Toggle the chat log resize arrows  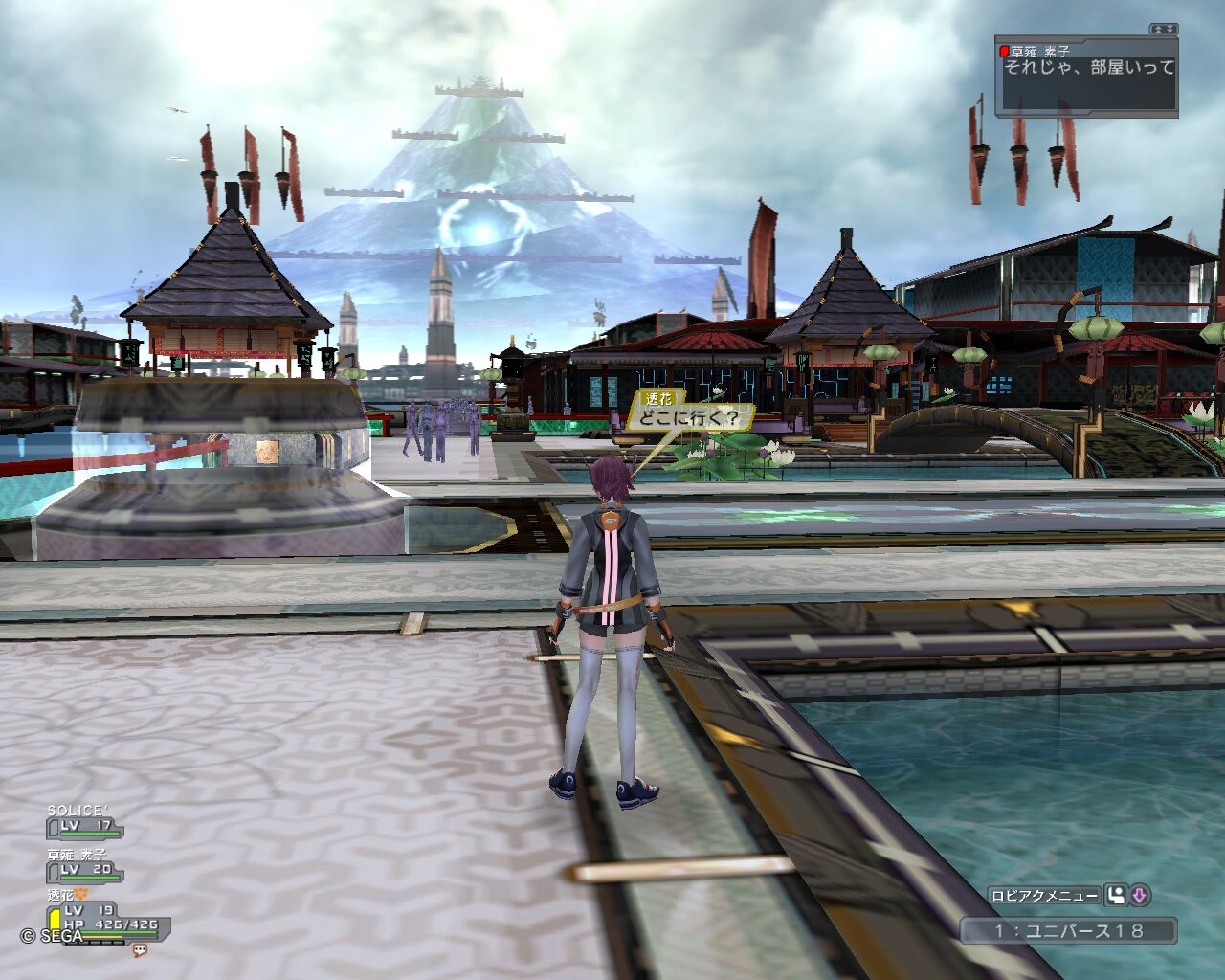pyautogui.click(x=1164, y=30)
